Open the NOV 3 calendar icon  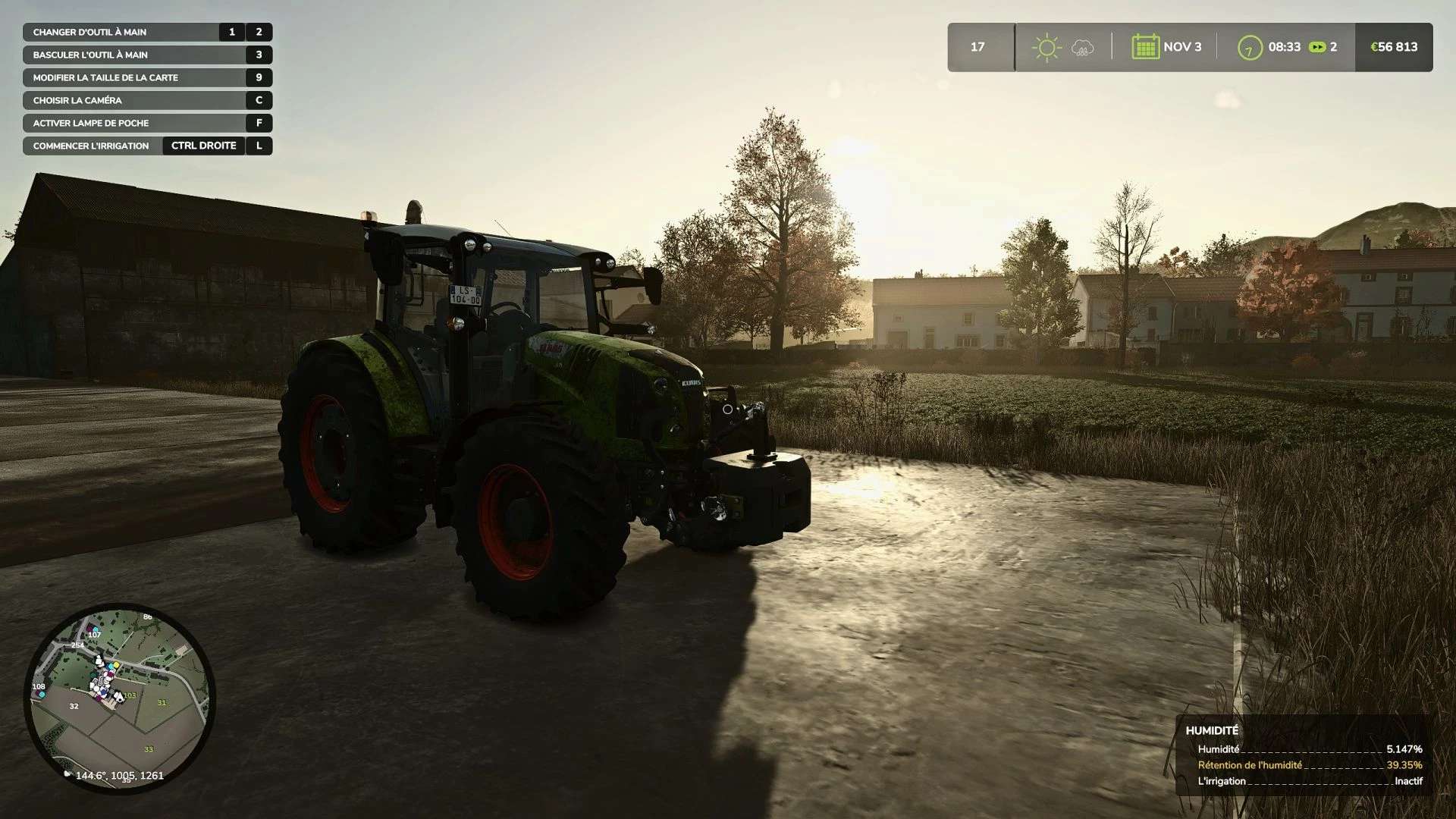(1147, 47)
